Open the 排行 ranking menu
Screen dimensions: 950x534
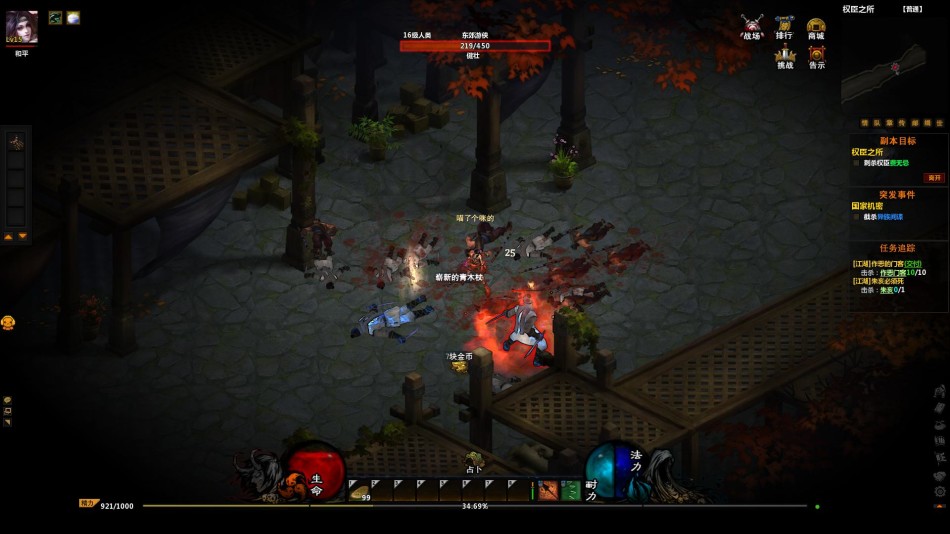tap(784, 26)
